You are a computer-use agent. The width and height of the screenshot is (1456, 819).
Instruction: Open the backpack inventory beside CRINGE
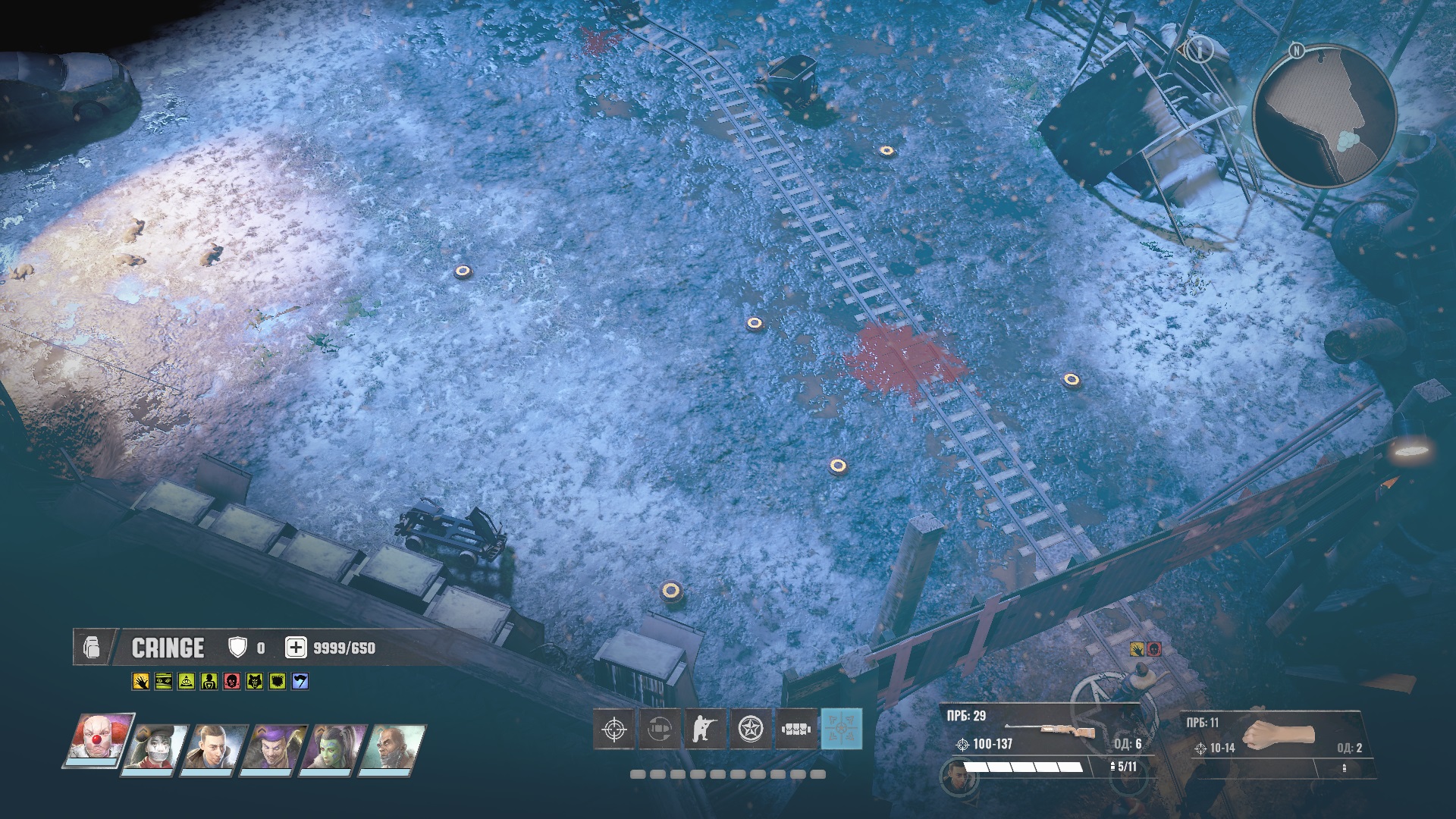click(x=92, y=648)
